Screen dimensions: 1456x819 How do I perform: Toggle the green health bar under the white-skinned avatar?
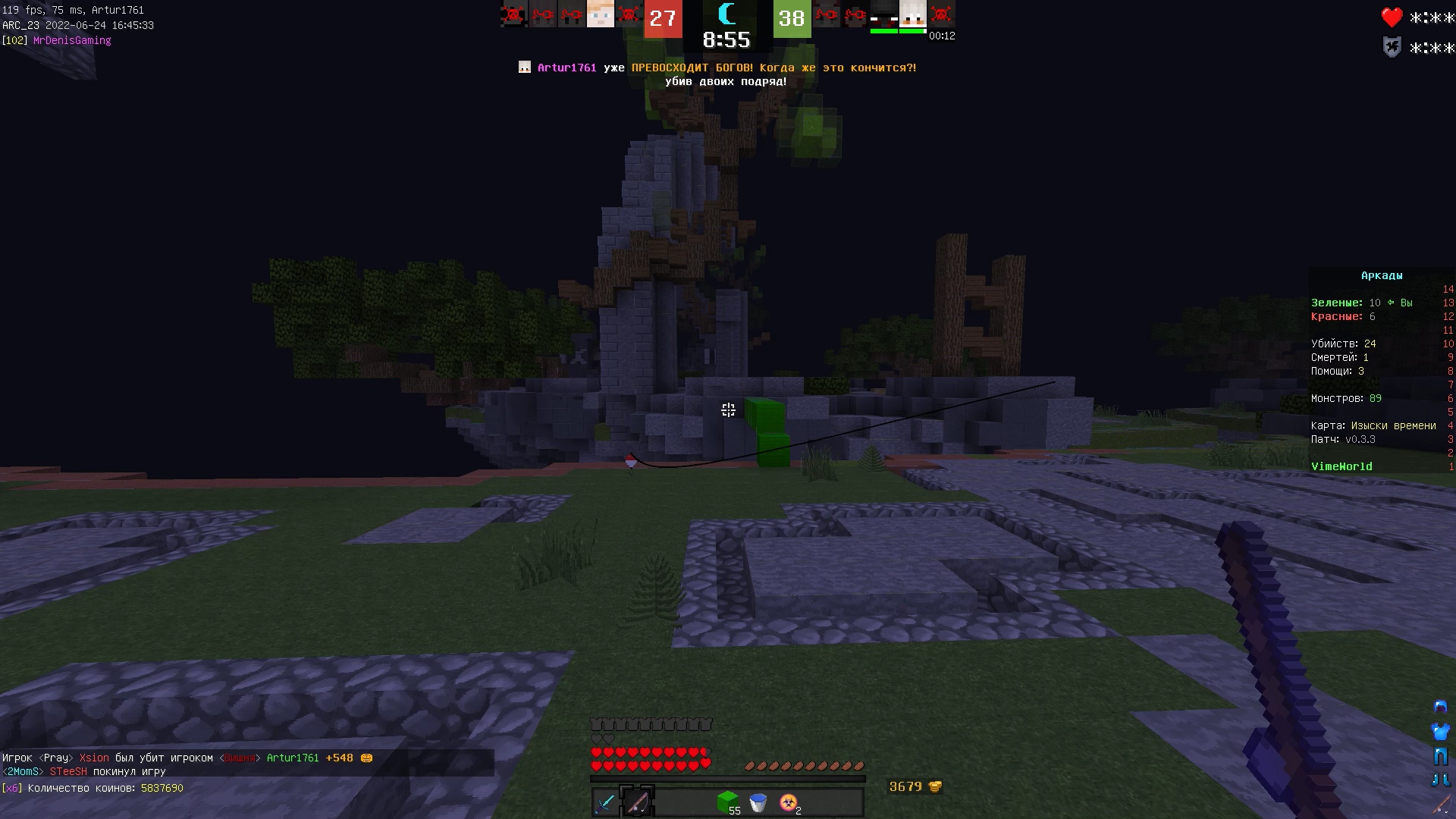913,30
